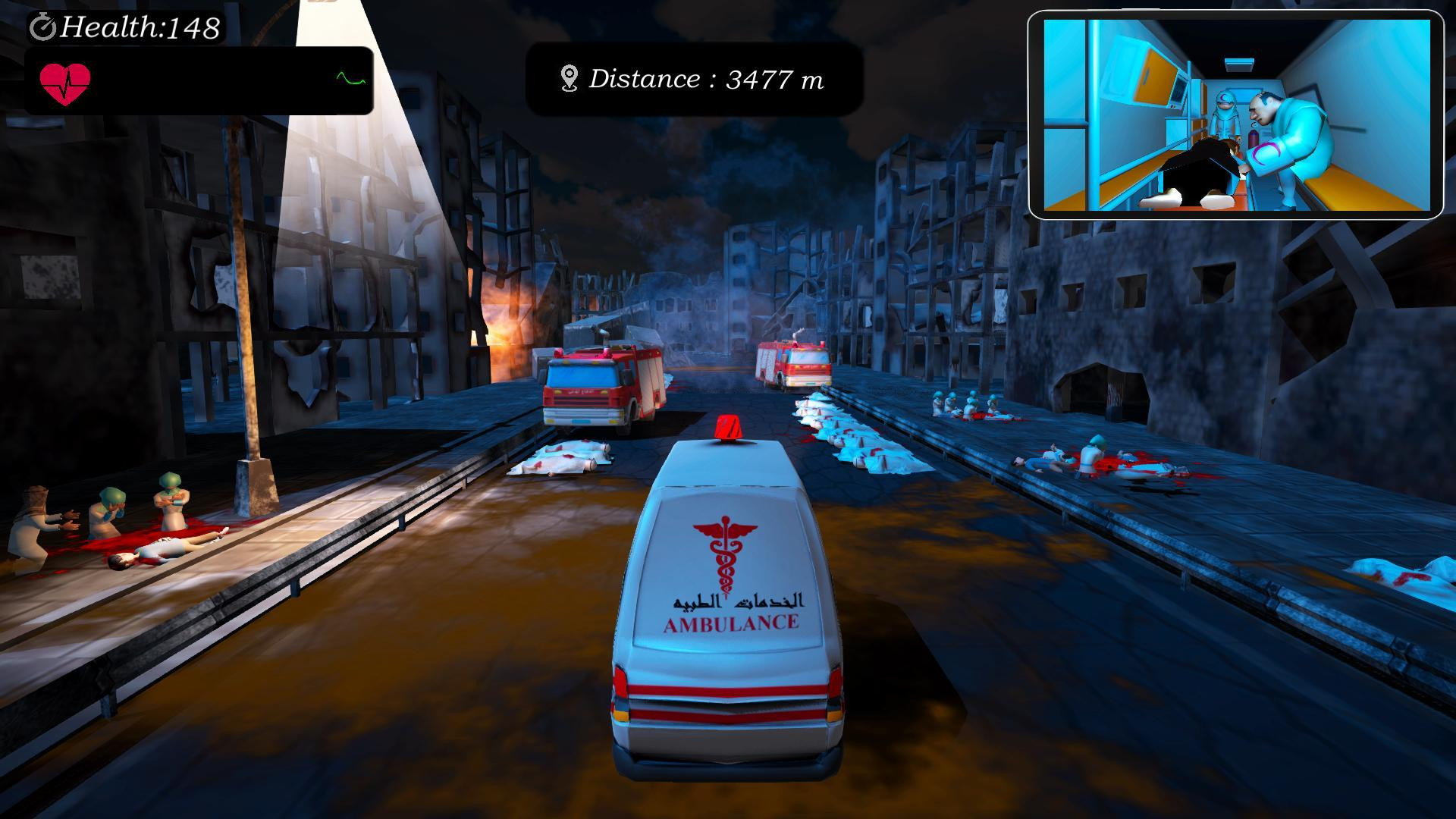Click the stopwatch icon beside Health

(x=44, y=28)
